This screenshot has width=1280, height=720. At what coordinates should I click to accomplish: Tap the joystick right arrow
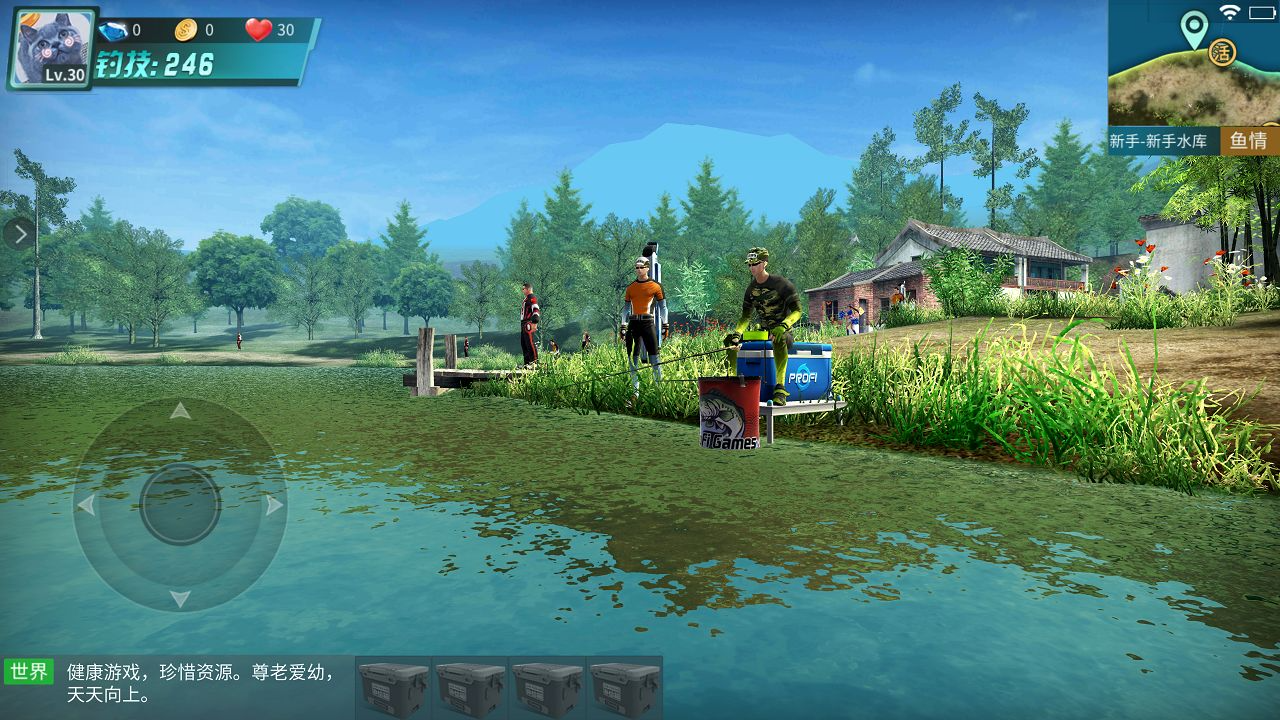pos(273,505)
